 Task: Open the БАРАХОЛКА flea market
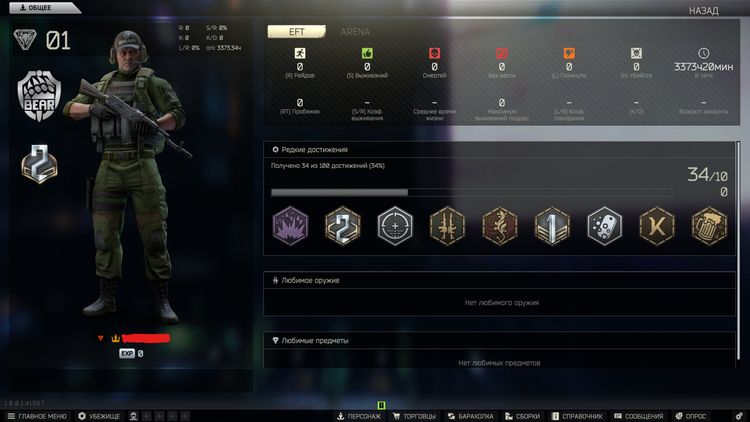pos(471,415)
